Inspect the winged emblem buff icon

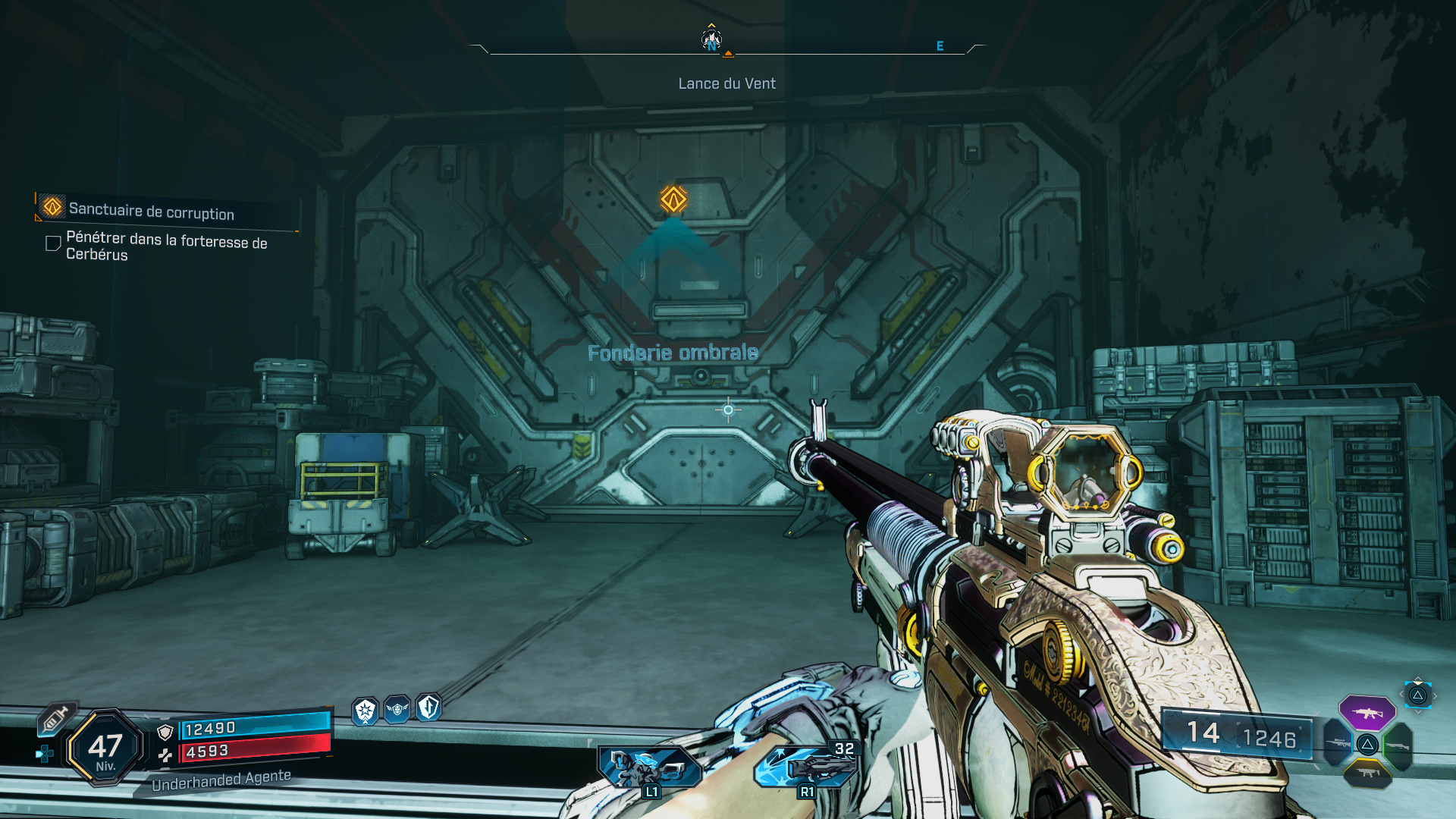pos(397,710)
